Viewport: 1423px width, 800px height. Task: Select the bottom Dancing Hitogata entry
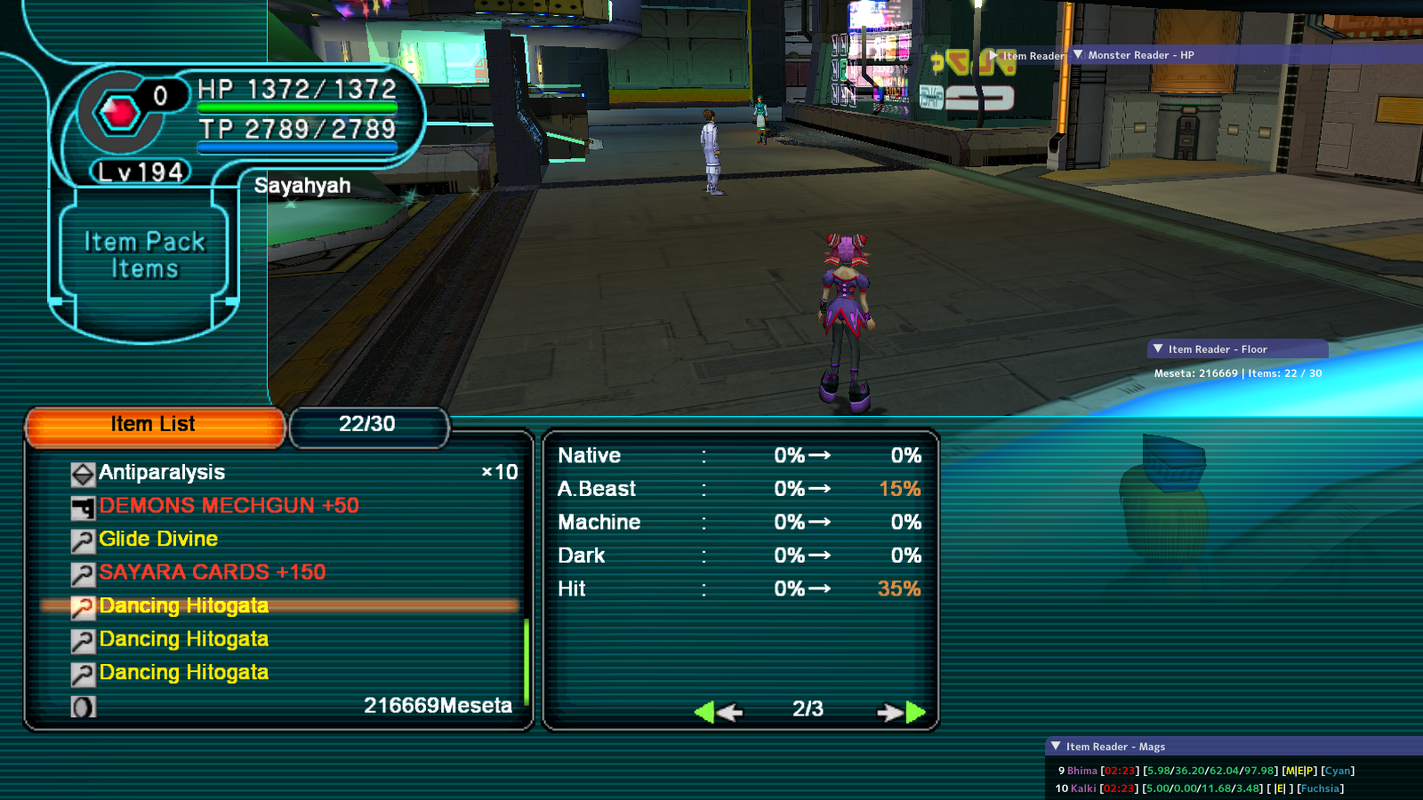tap(183, 672)
